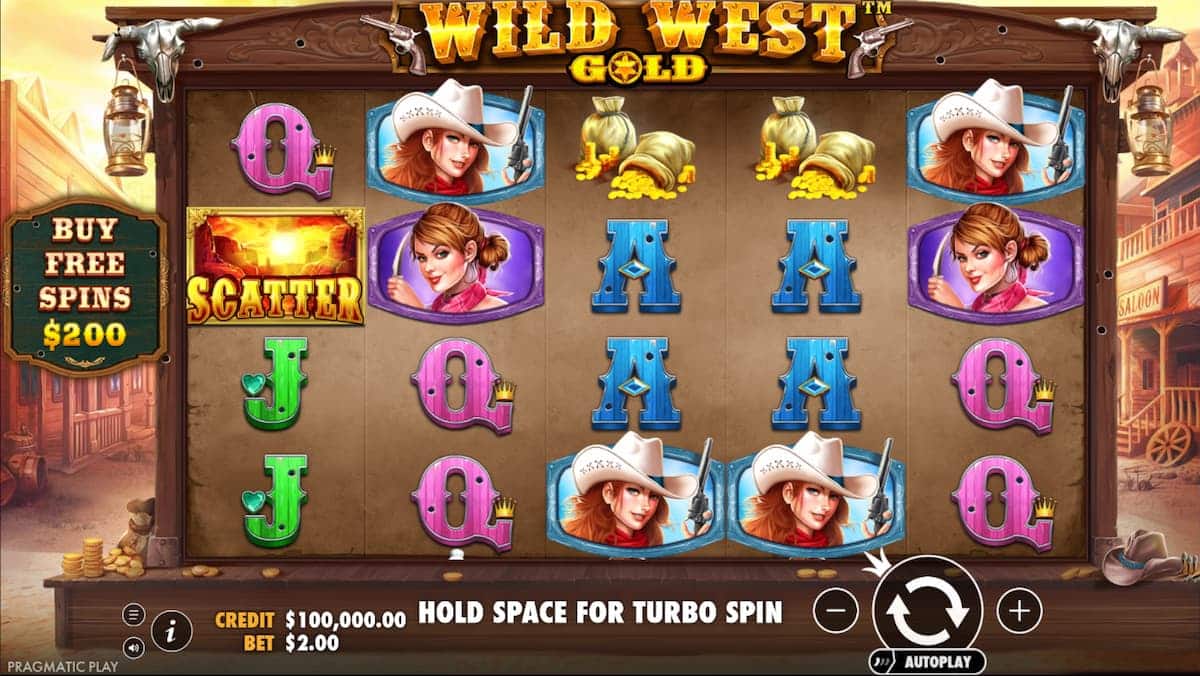Increase the bet with the plus button
1200x676 pixels.
coord(1019,609)
